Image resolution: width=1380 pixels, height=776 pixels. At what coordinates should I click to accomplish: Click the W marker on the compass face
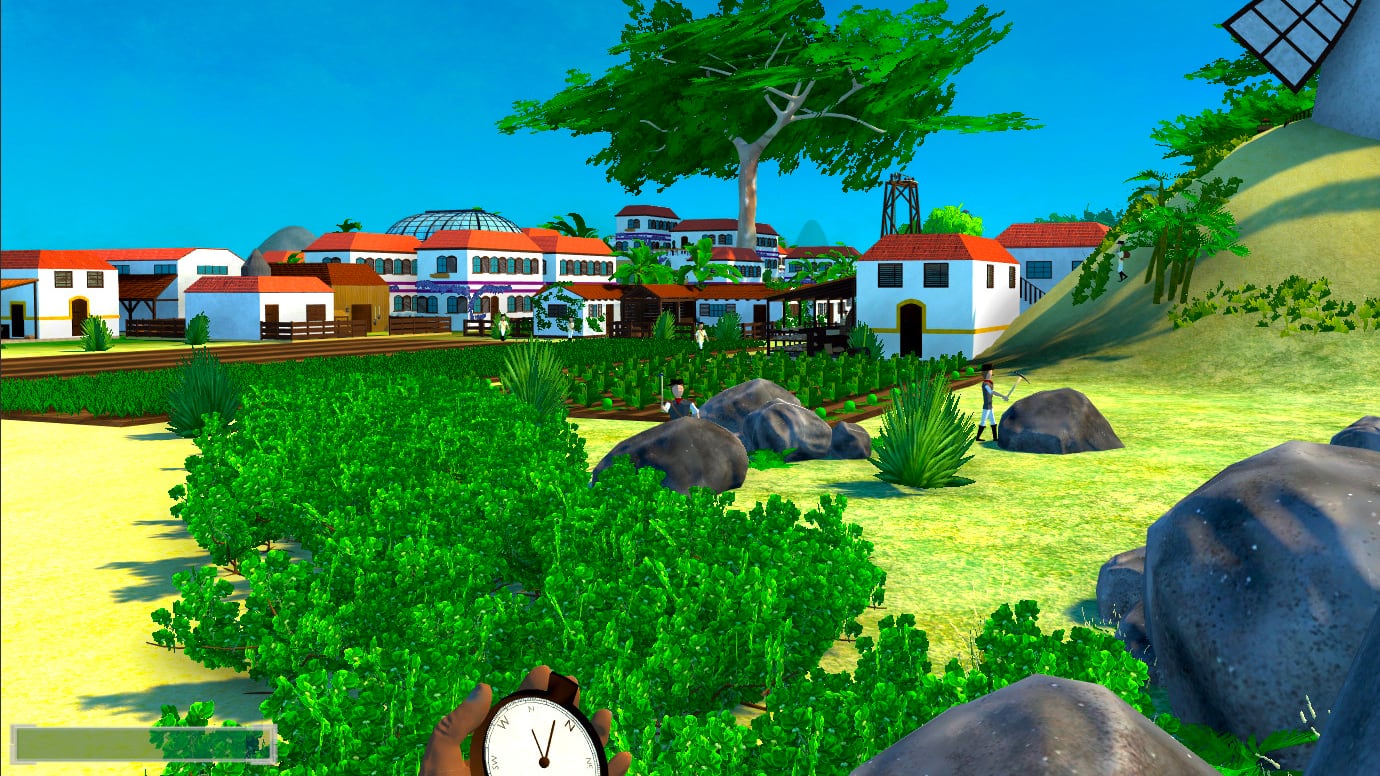click(504, 722)
